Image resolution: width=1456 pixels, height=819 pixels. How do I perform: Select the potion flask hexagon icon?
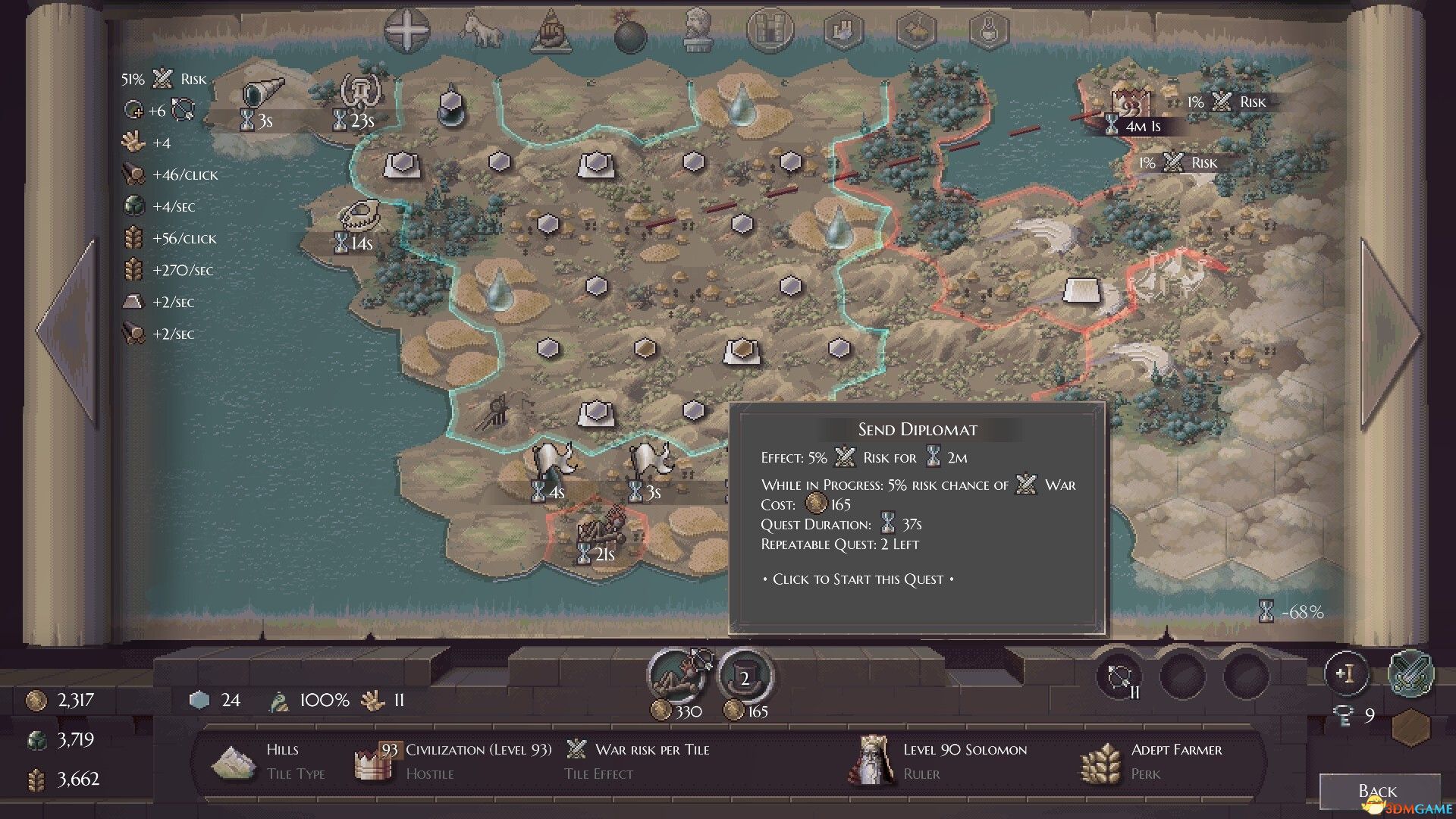pyautogui.click(x=990, y=31)
